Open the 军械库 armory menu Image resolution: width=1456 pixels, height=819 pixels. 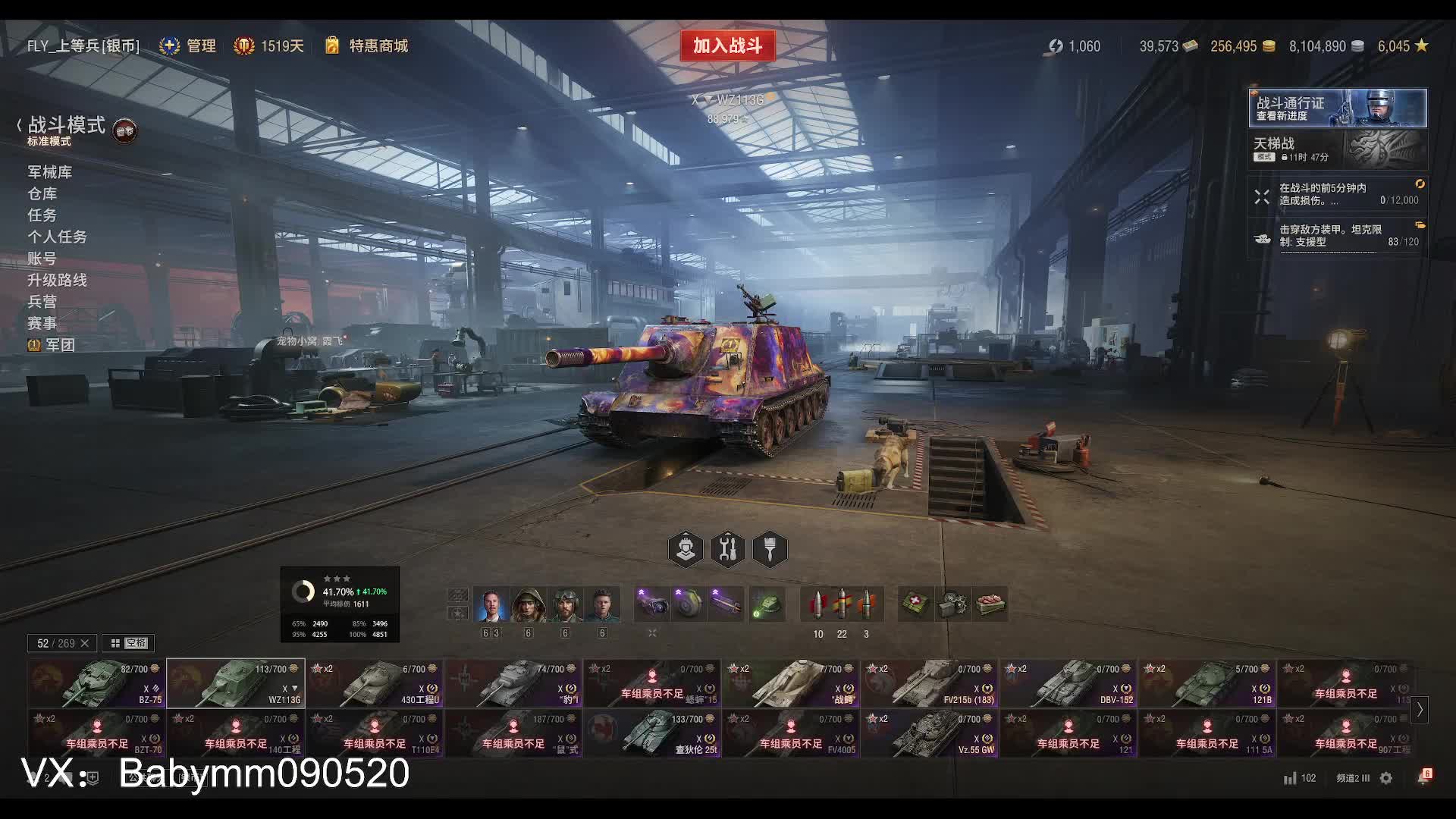50,172
